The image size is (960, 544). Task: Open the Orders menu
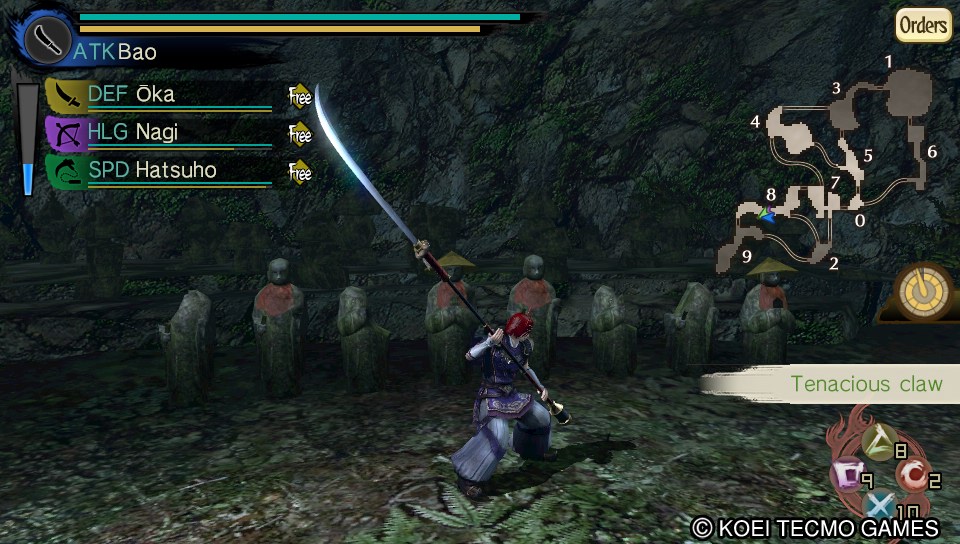pyautogui.click(x=922, y=25)
